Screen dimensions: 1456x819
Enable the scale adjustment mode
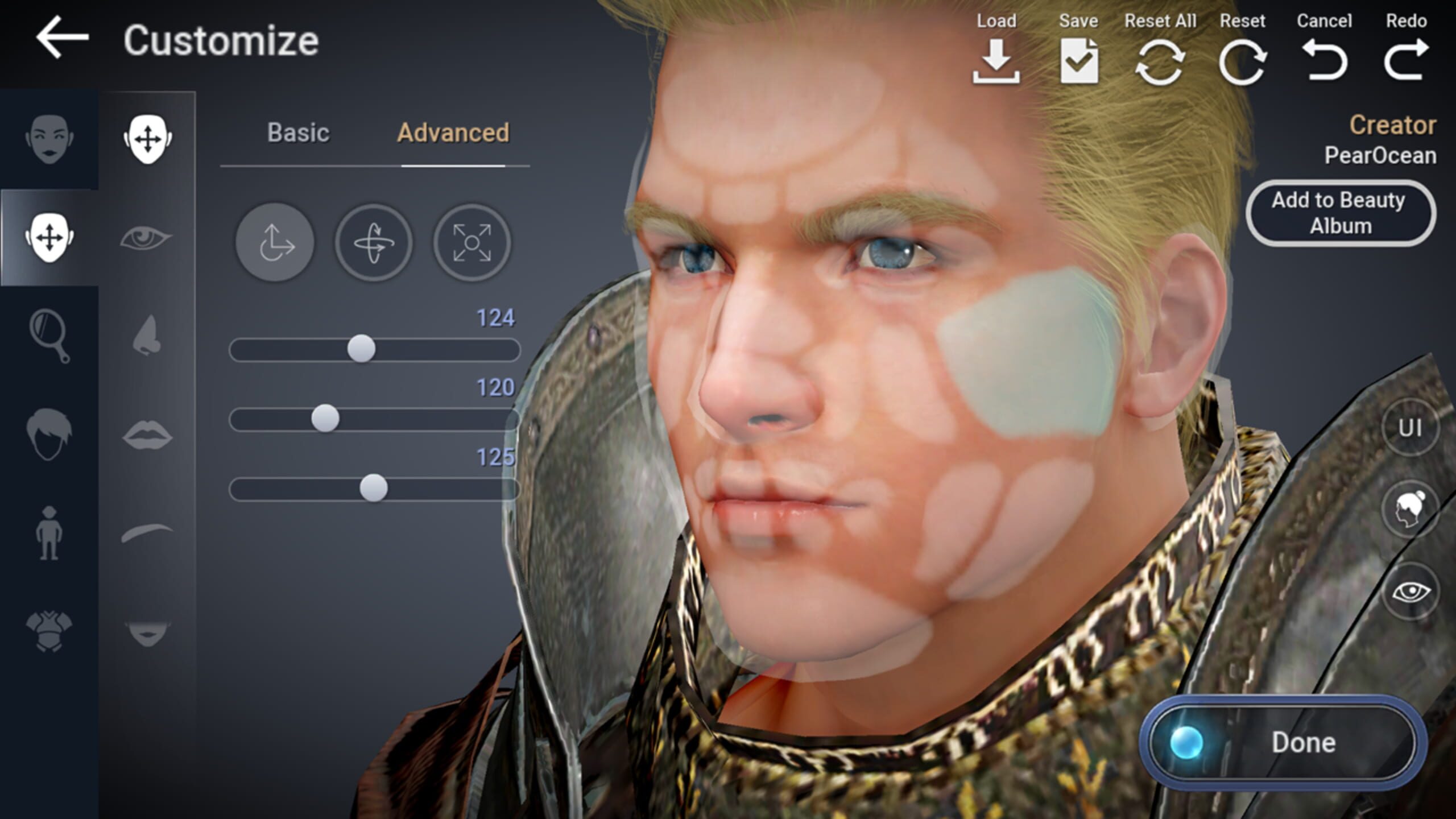(472, 242)
